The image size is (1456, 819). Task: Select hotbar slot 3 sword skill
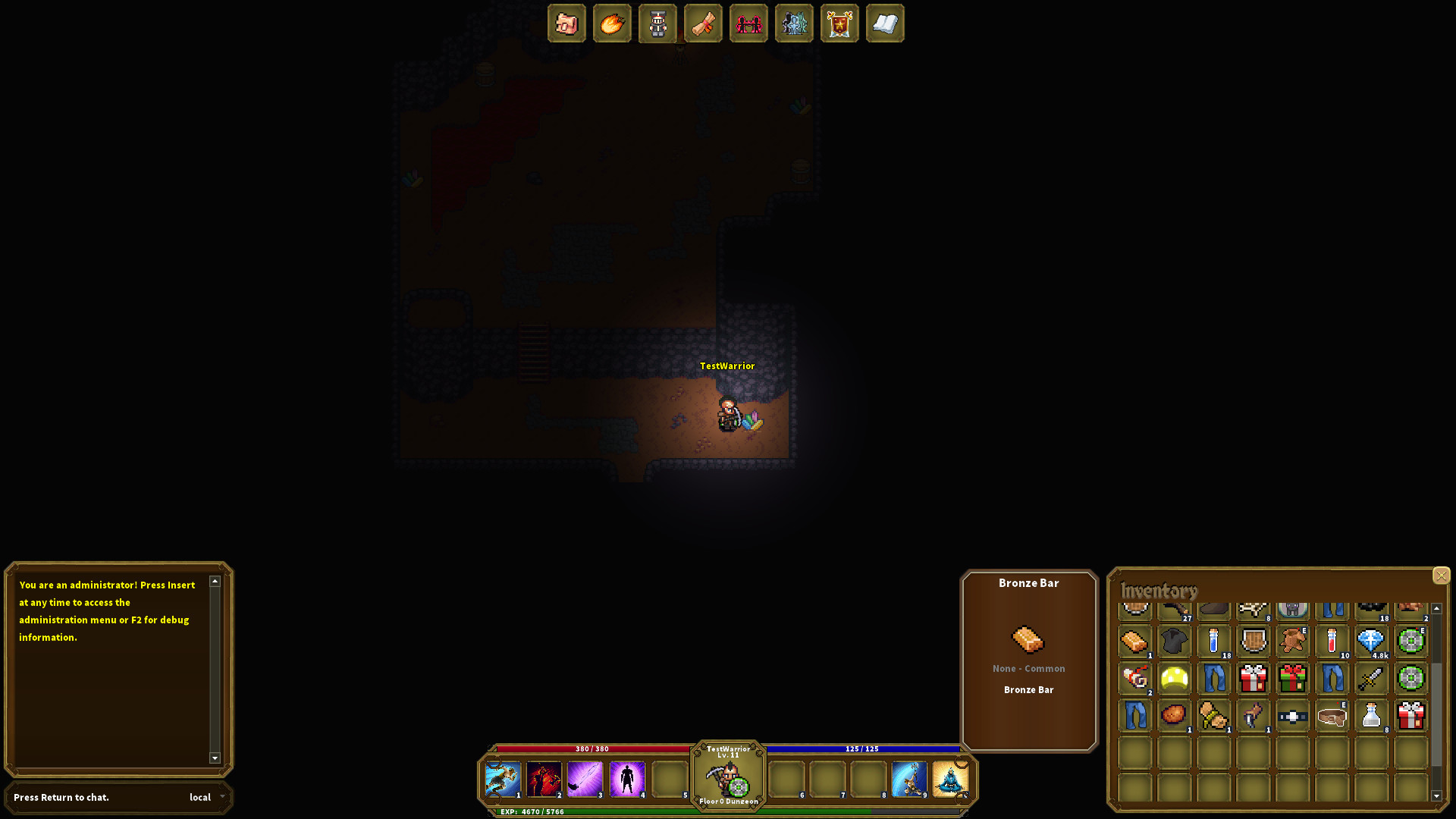(x=585, y=779)
